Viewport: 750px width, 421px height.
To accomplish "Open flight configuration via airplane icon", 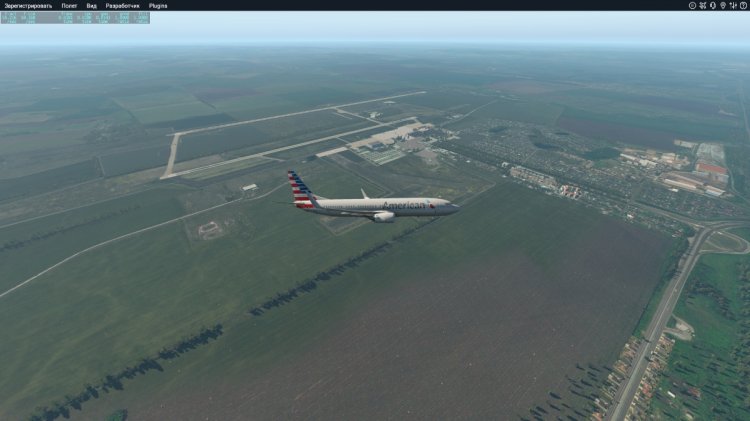I will [702, 5].
